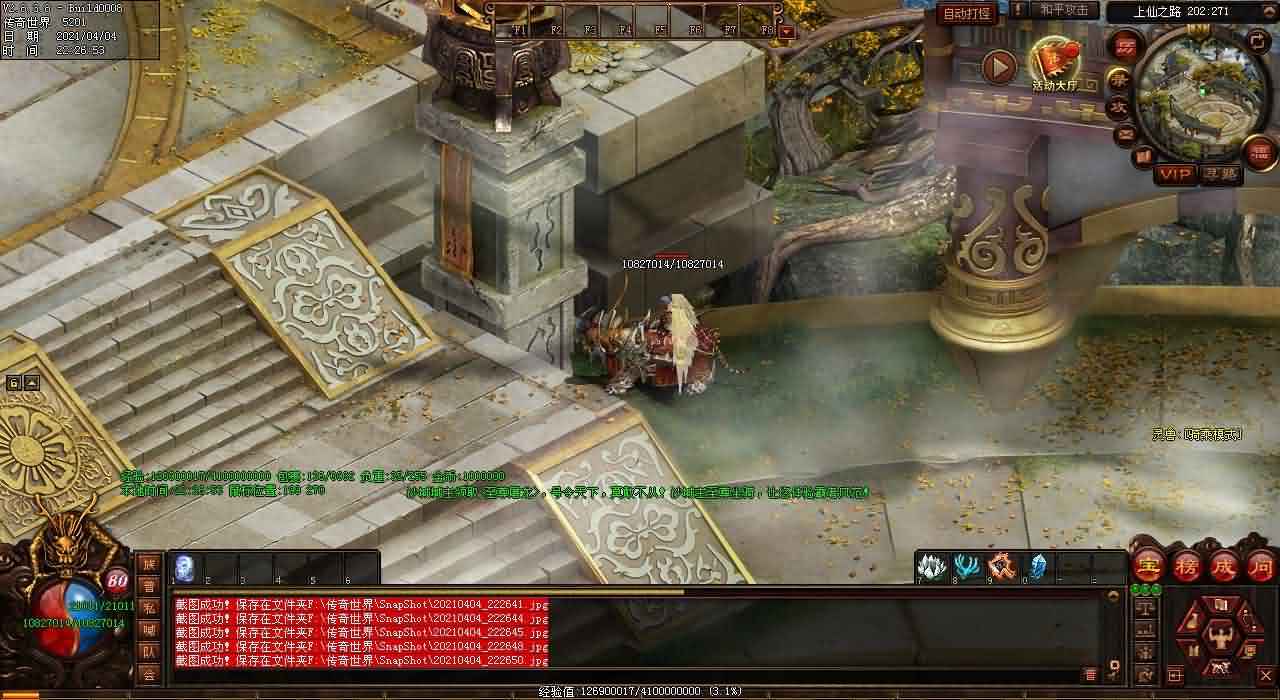
Task: Open the 宝 treasure menu
Action: 1149,567
